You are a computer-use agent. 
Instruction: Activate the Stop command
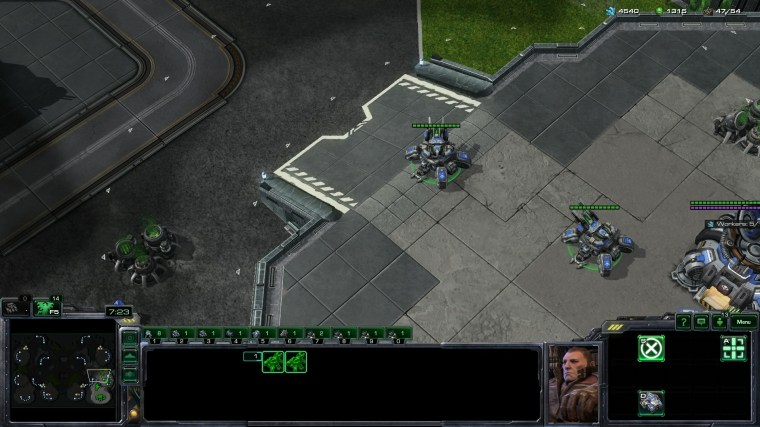[651, 349]
